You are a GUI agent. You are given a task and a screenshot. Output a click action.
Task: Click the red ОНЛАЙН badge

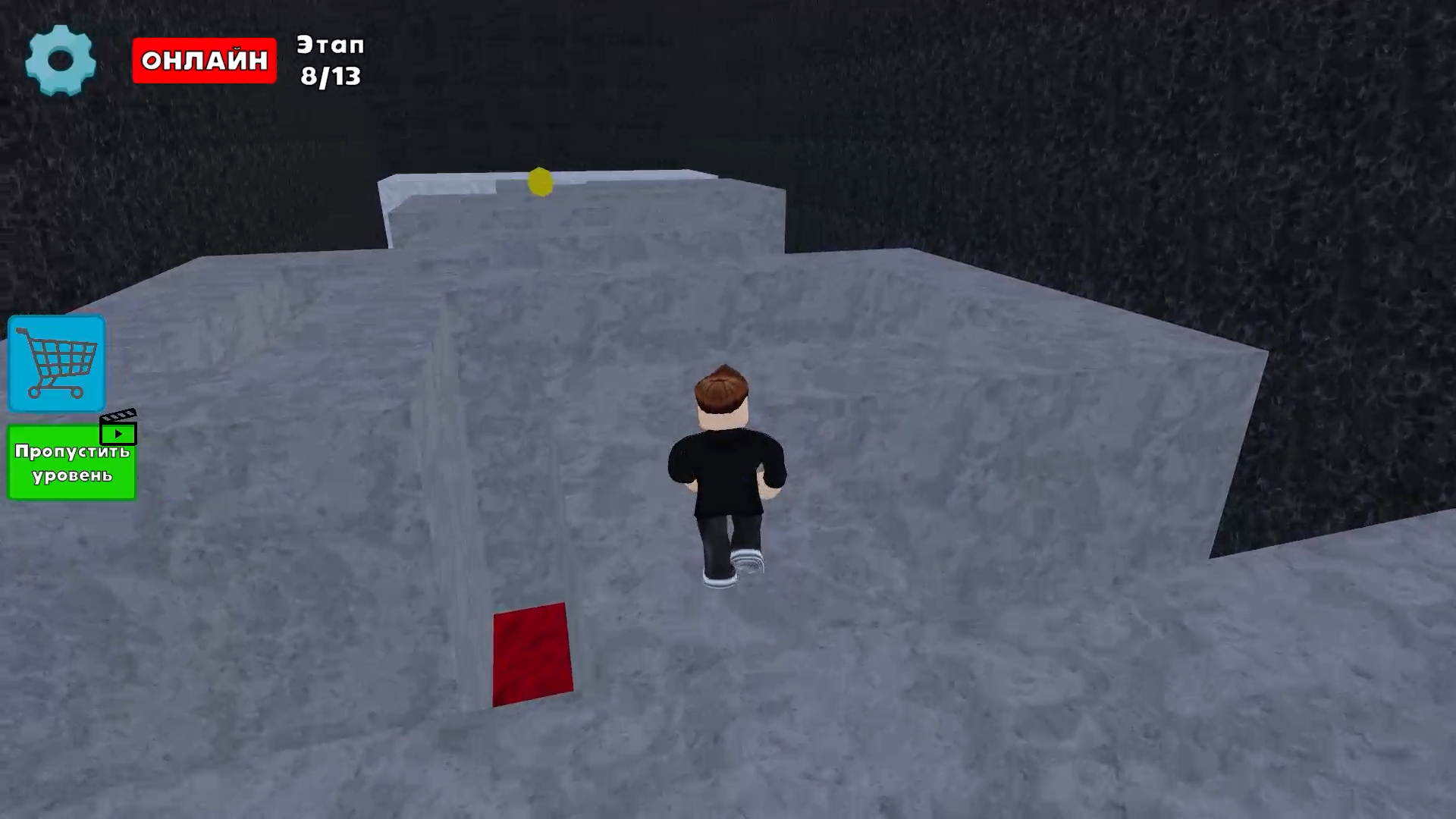pos(203,61)
